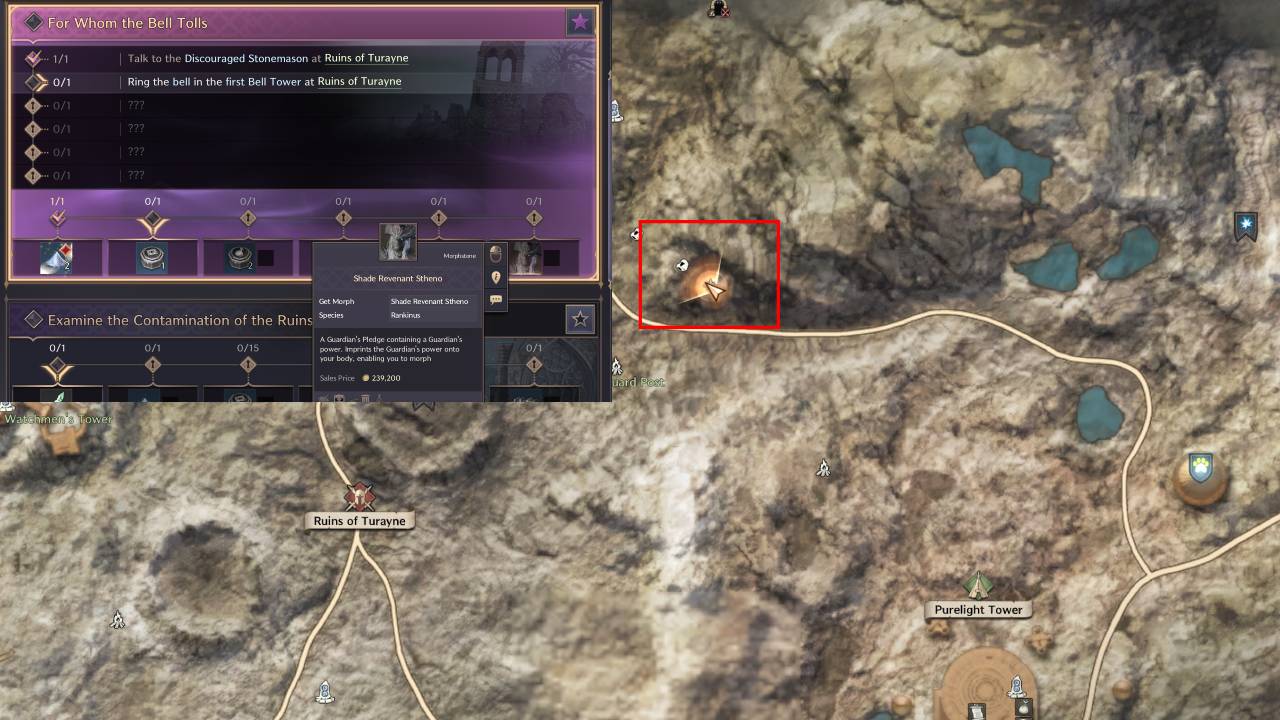Image resolution: width=1280 pixels, height=720 pixels.
Task: Enable tracking star for Examine the Contamination quest
Action: click(579, 320)
